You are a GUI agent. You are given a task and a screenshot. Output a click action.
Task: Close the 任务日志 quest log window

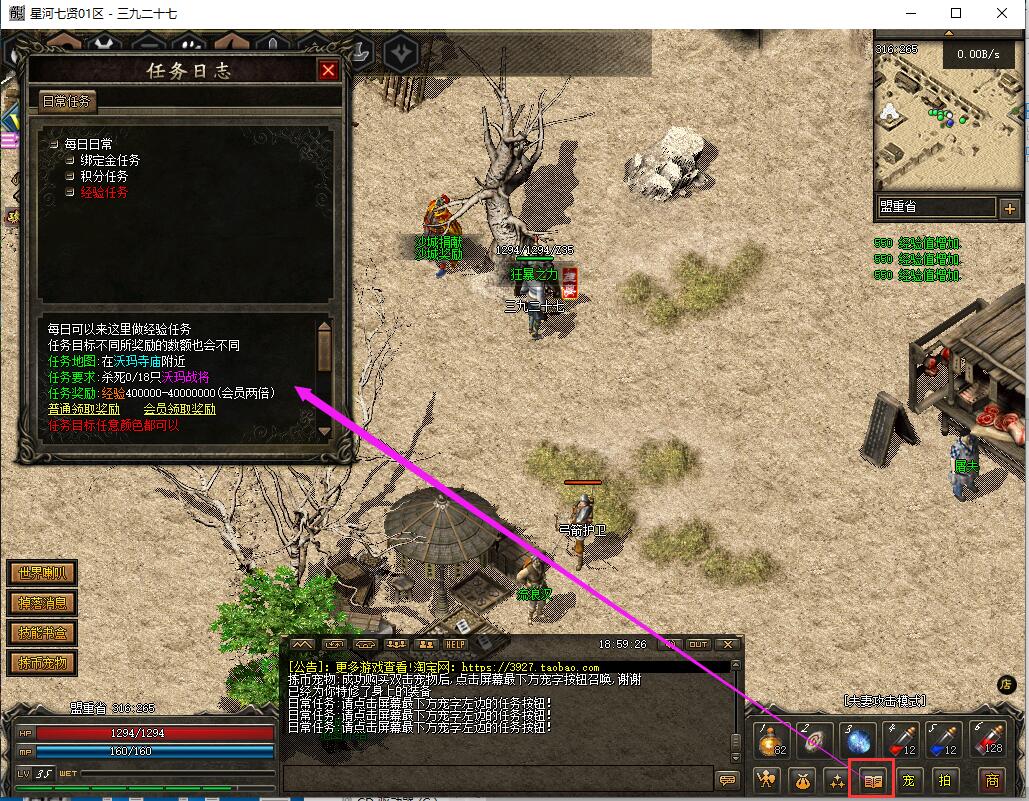pyautogui.click(x=327, y=70)
